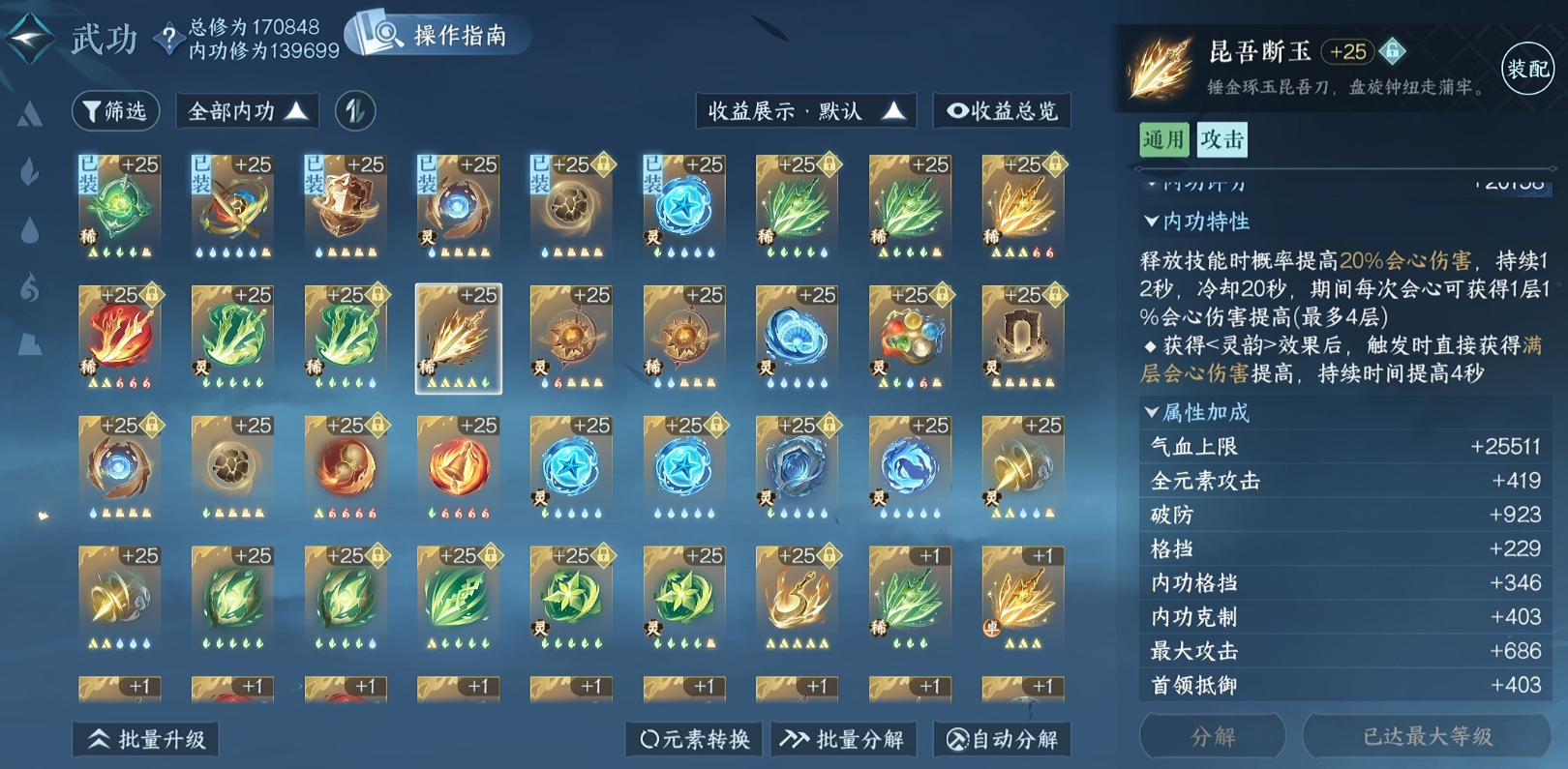Viewport: 1568px width, 769px height.
Task: Open the 收益展示·默认 dropdown
Action: point(805,110)
